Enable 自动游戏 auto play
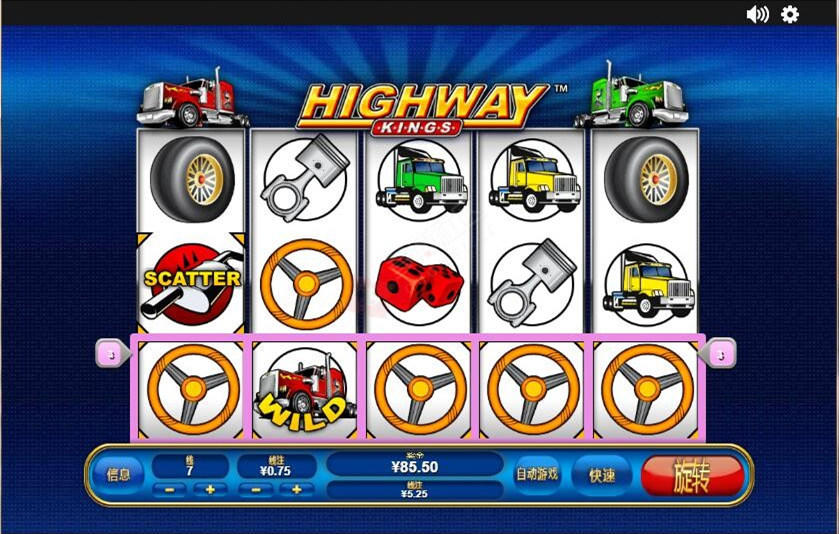 pos(536,475)
